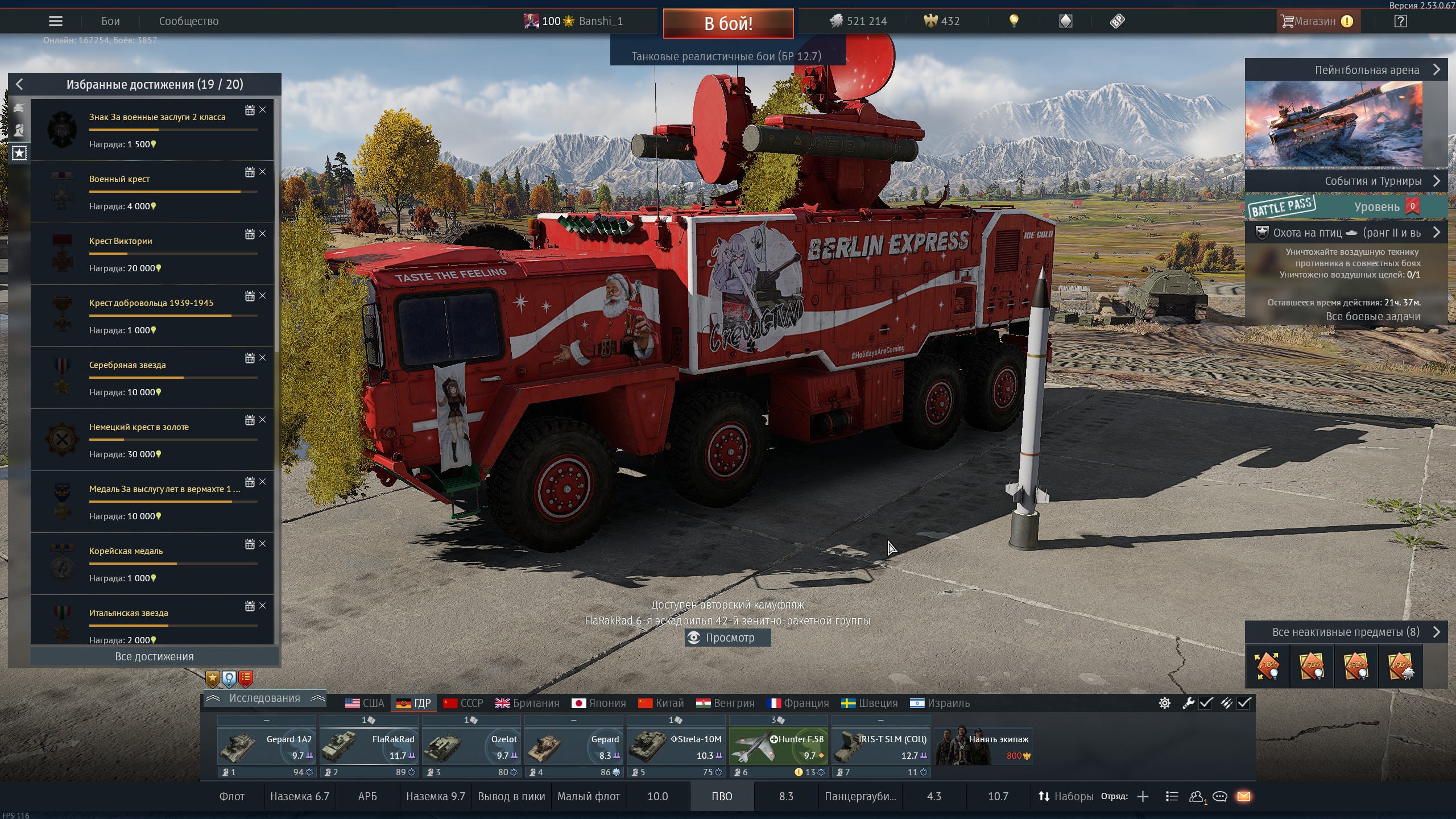Open the hamburger main menu
Image resolution: width=1456 pixels, height=819 pixels.
pyautogui.click(x=56, y=22)
